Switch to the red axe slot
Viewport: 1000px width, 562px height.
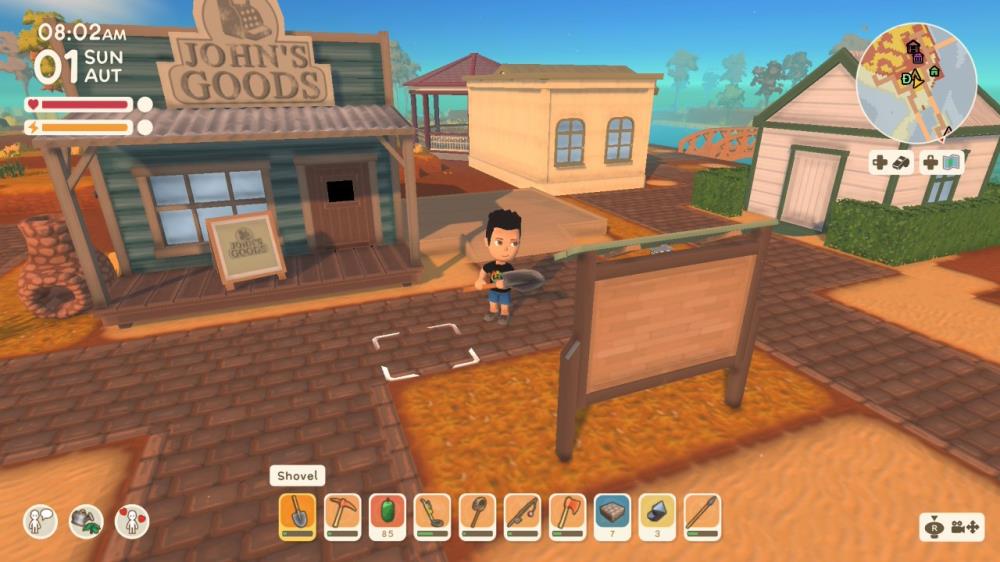(567, 515)
